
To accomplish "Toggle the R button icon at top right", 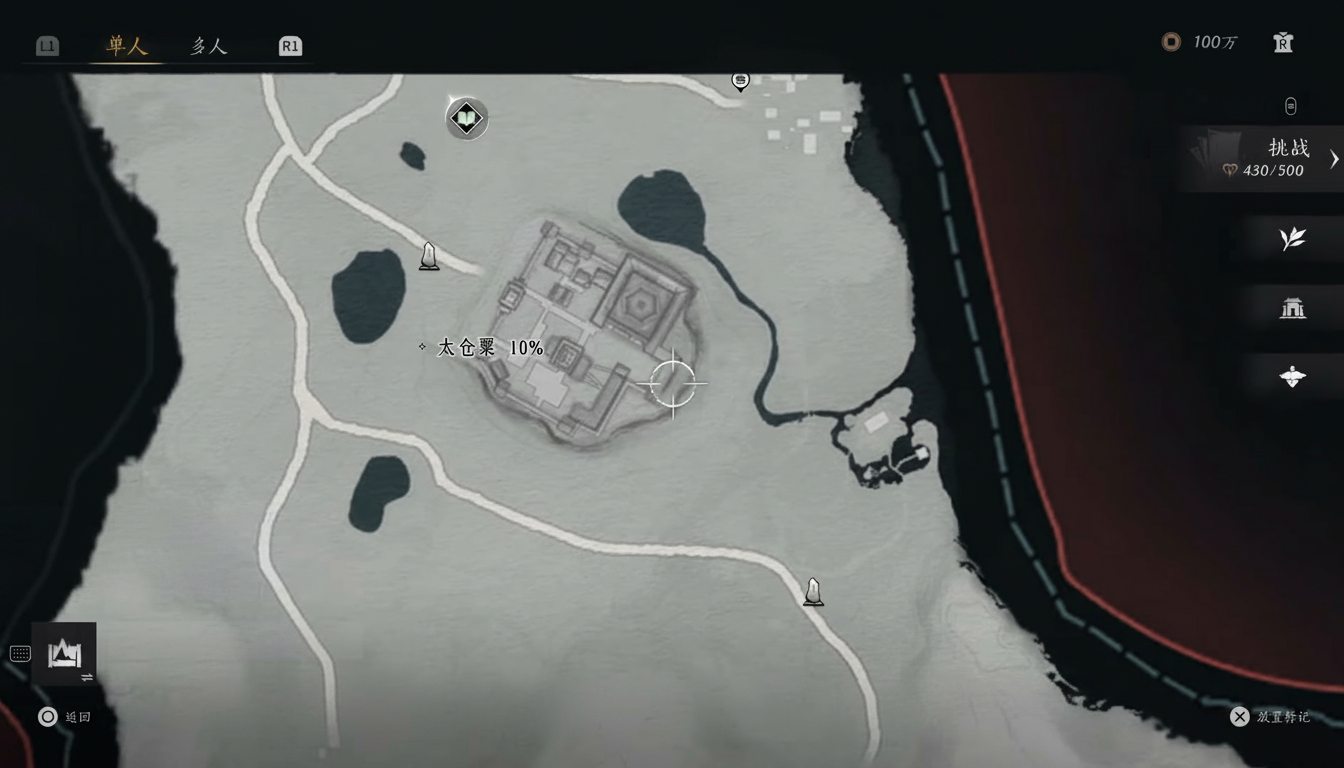I will 1281,44.
